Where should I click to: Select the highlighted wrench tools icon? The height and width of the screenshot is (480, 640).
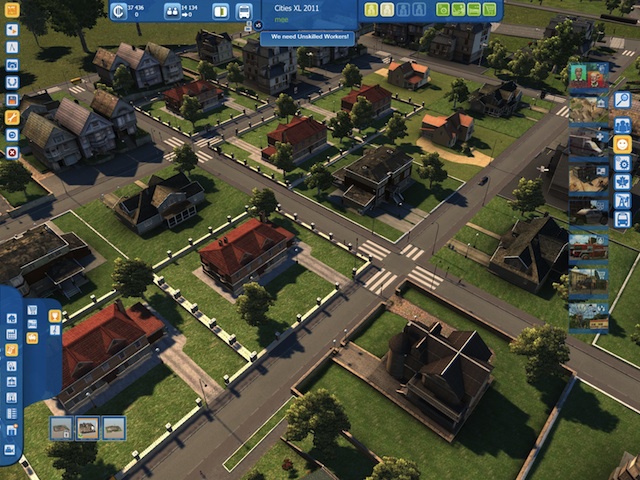12,118
